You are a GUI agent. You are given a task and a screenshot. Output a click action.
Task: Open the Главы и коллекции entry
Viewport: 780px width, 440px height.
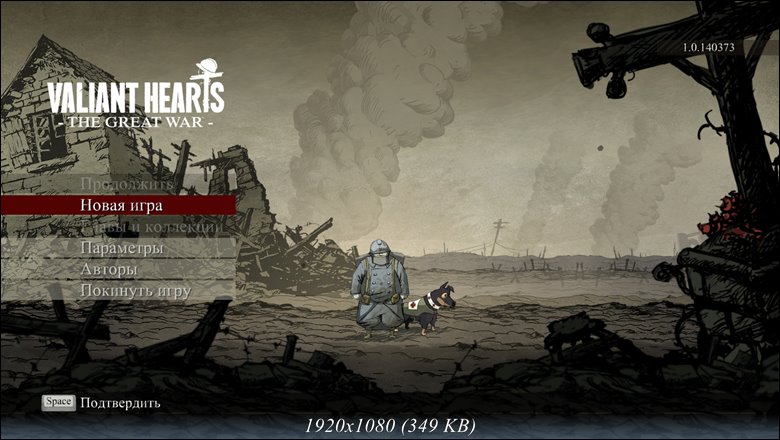(x=150, y=227)
